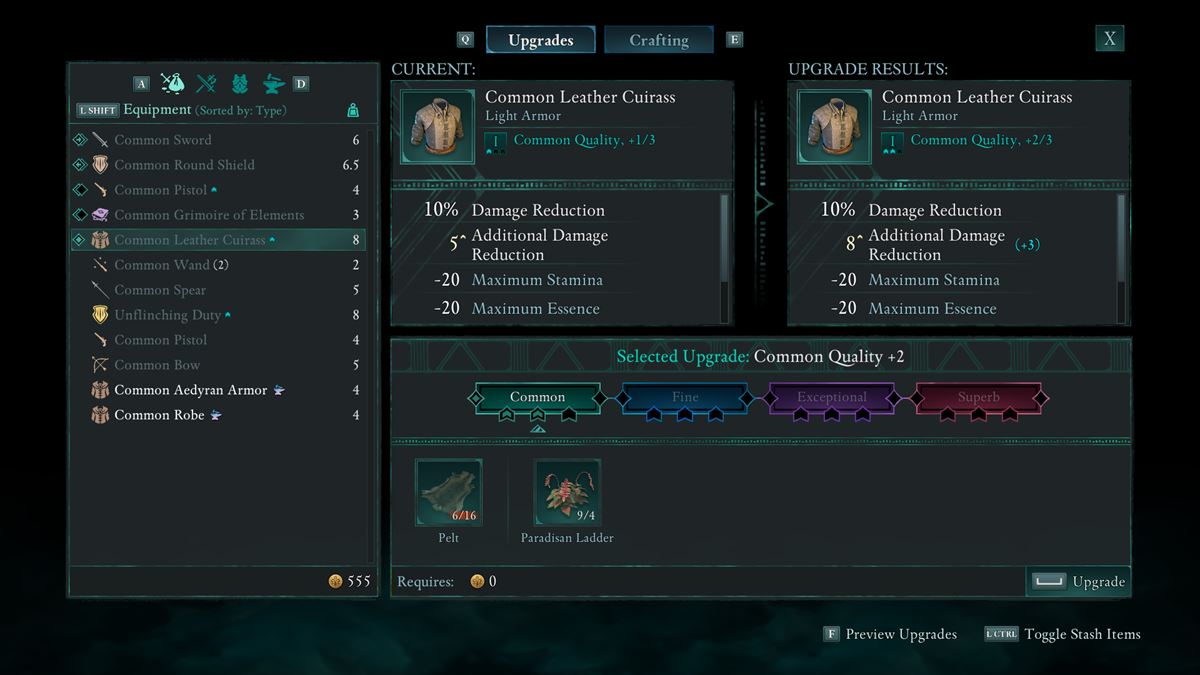Choose the Exceptional quality tier
1200x675 pixels.
831,398
